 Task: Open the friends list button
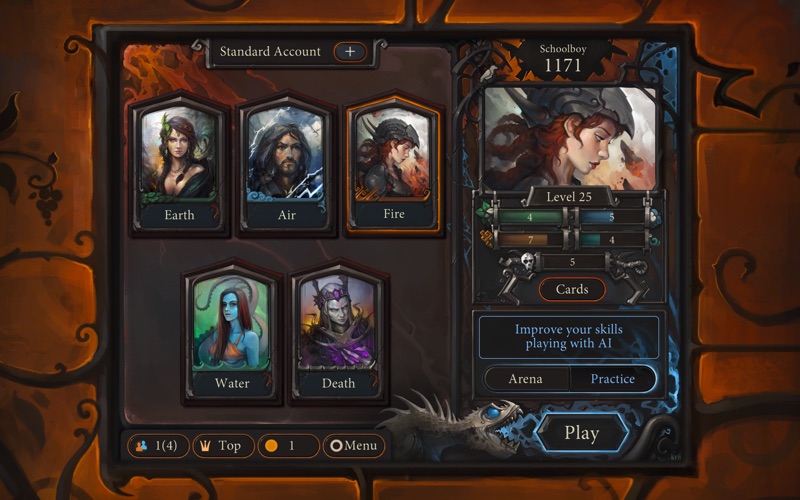click(157, 446)
